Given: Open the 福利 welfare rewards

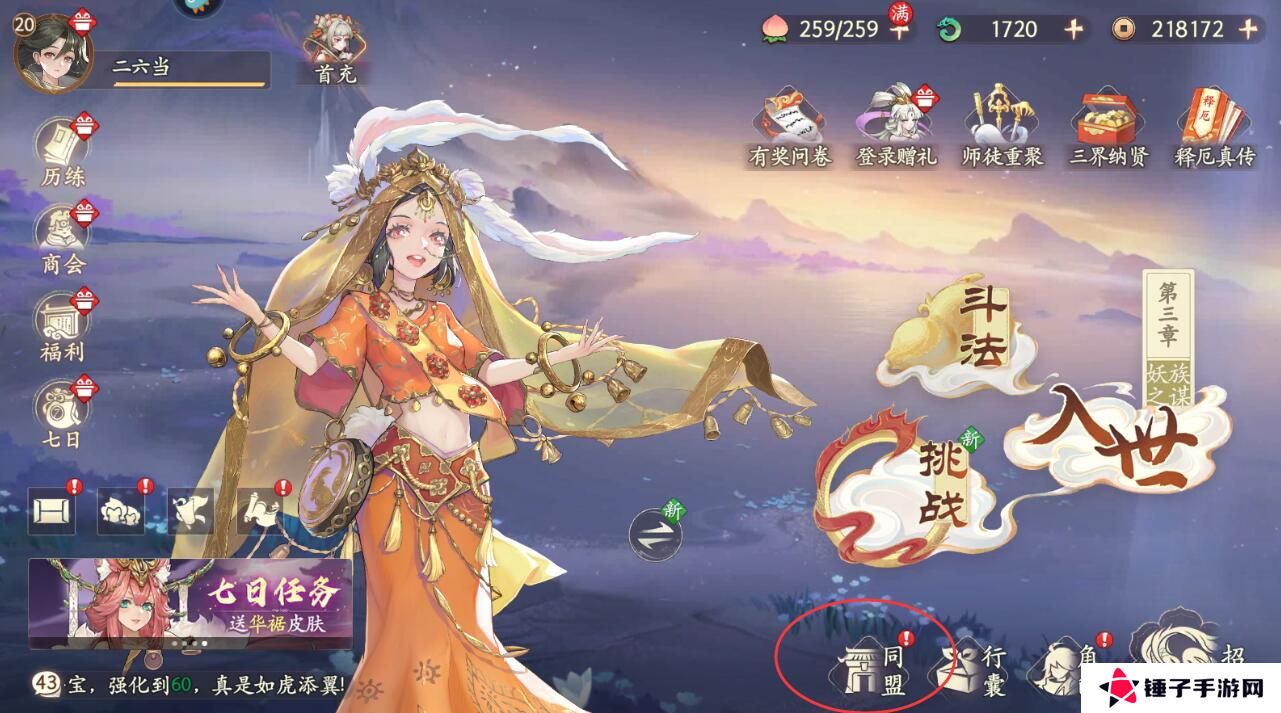Looking at the screenshot, I should 63,327.
